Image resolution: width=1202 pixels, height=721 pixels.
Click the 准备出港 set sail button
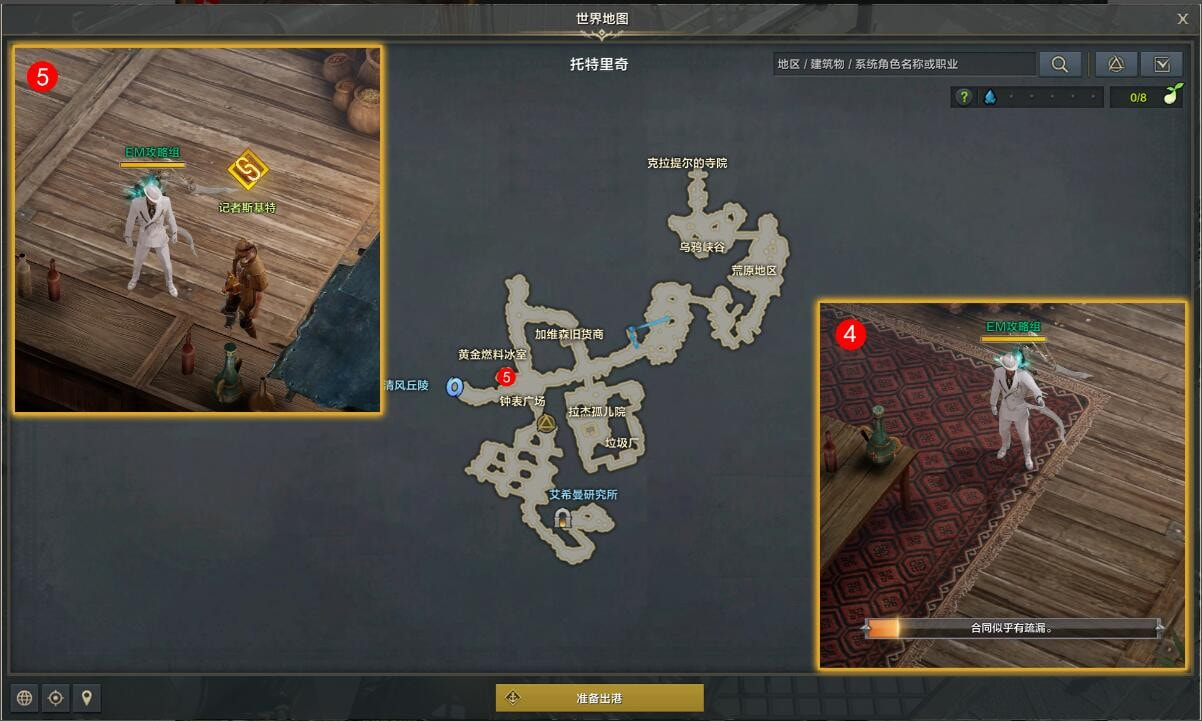point(599,698)
